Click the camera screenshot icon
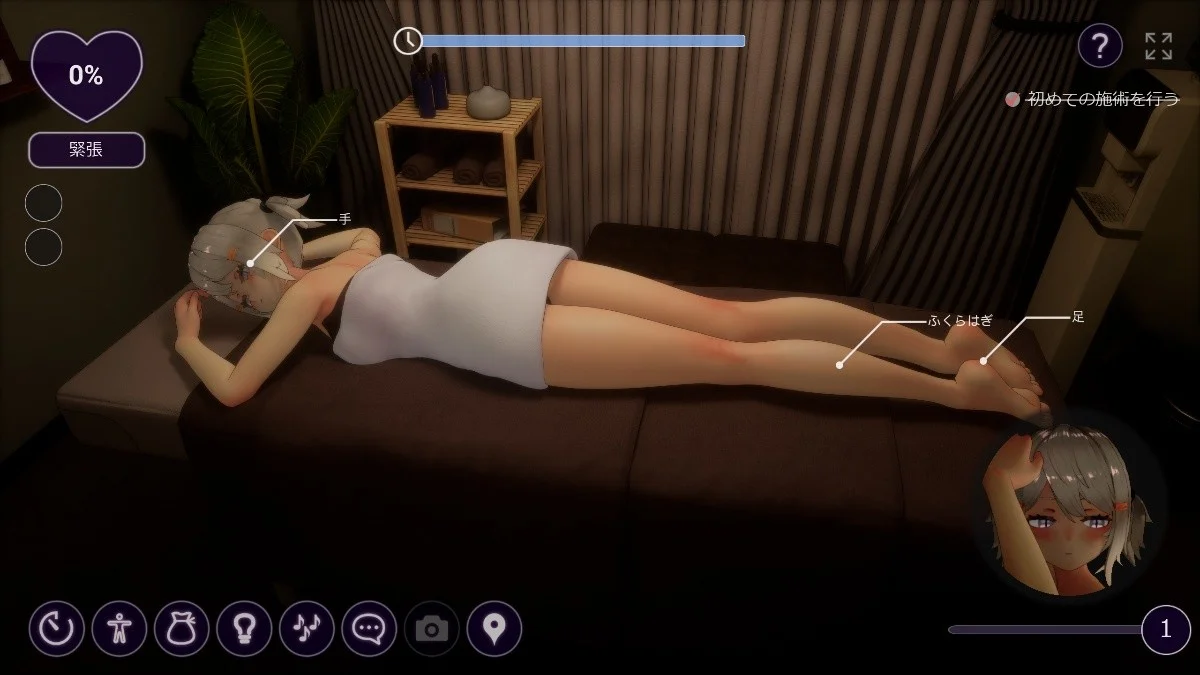The height and width of the screenshot is (675, 1200). [x=432, y=628]
